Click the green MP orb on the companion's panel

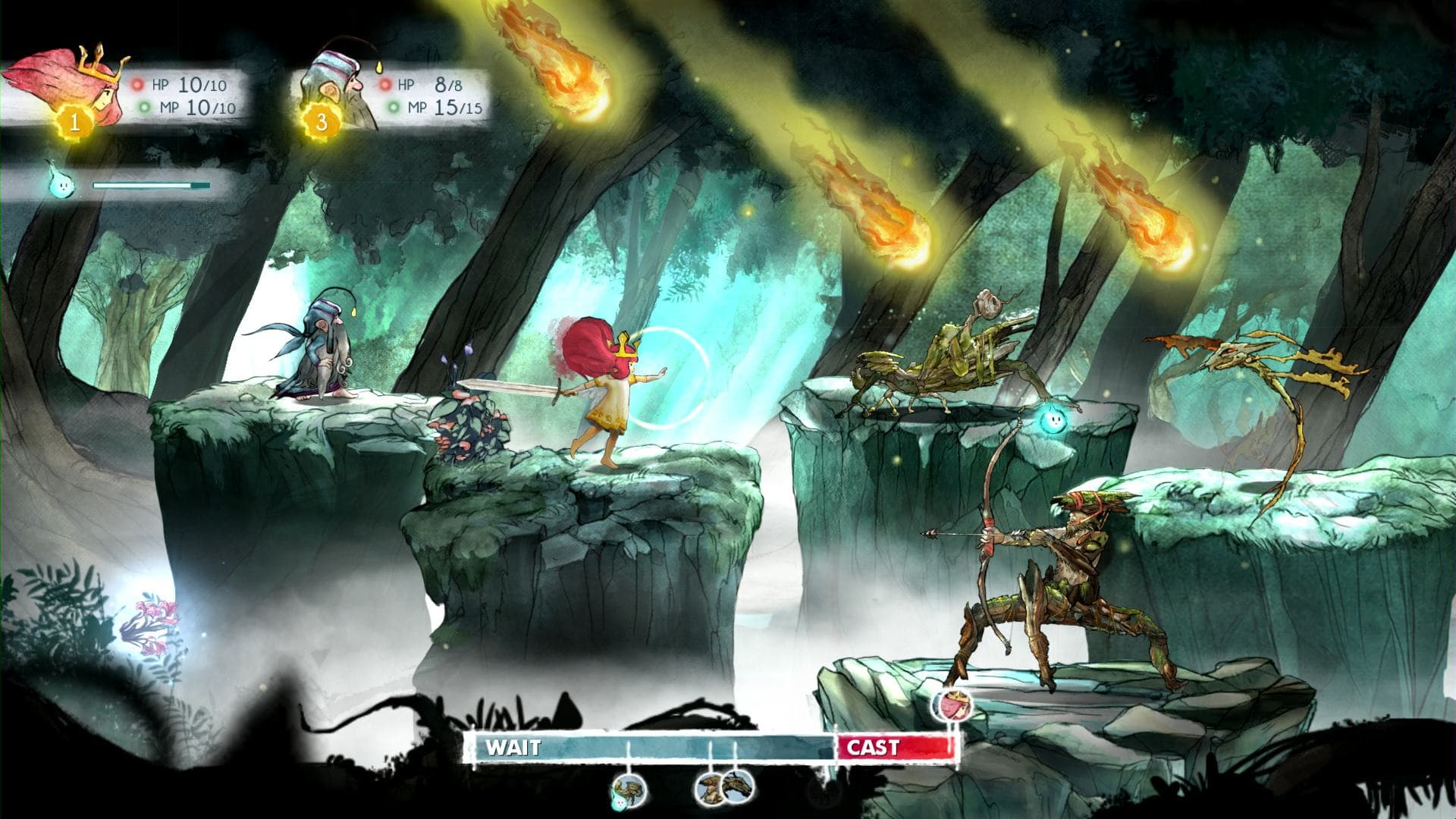tap(394, 108)
